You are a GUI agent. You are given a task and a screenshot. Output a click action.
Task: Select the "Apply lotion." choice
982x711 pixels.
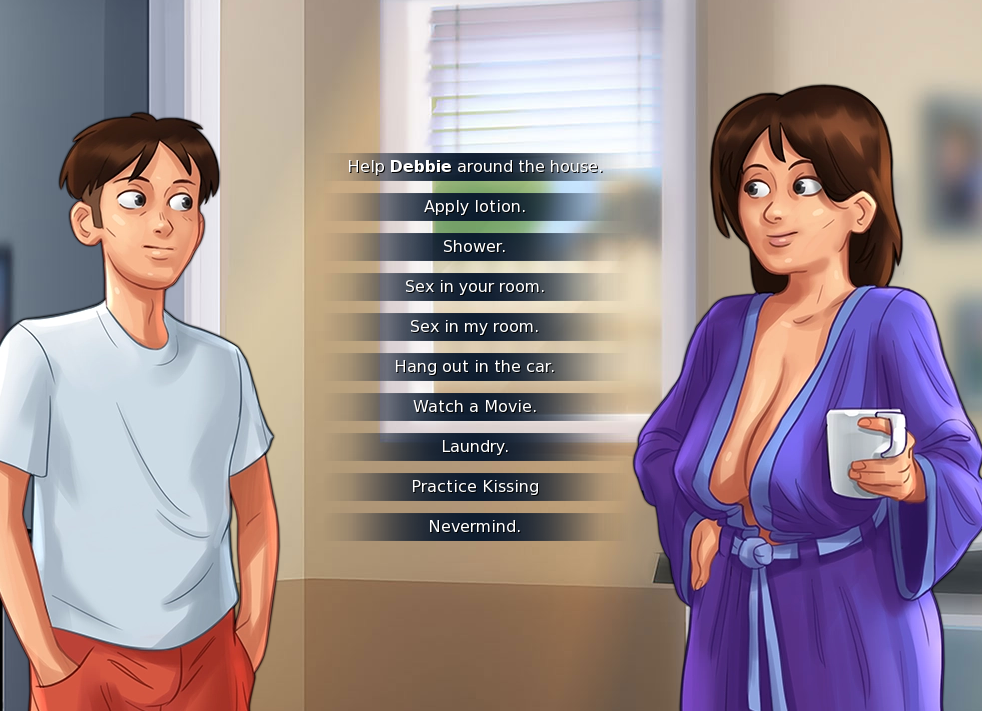(475, 207)
